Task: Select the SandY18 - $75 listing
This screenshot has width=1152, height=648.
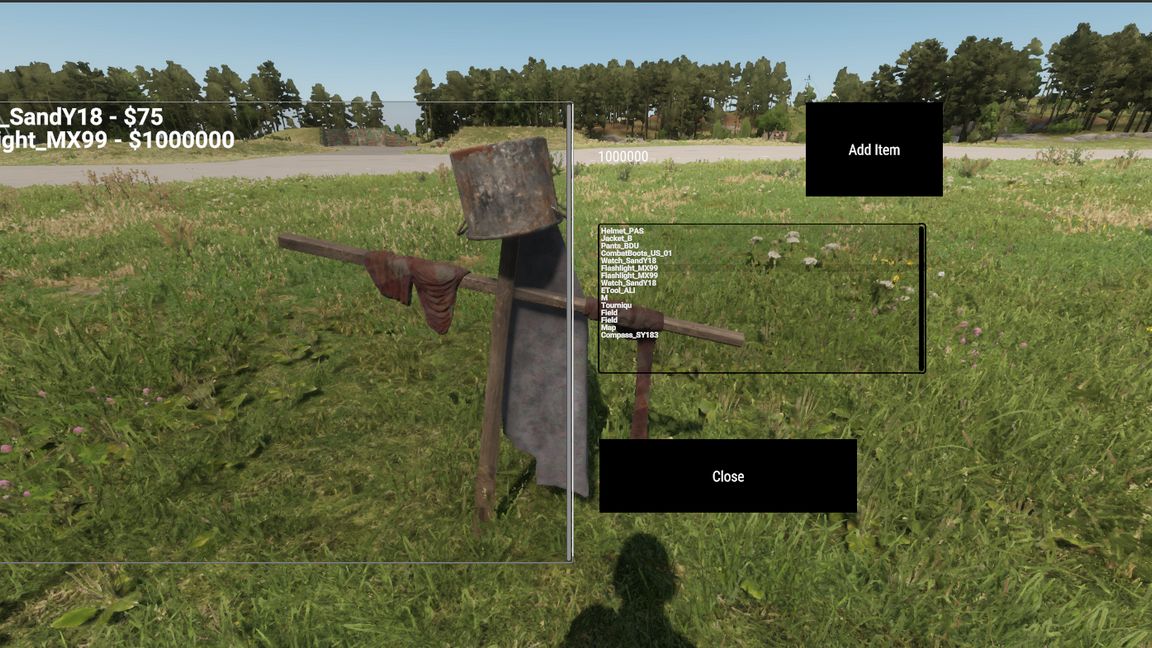Action: click(82, 118)
